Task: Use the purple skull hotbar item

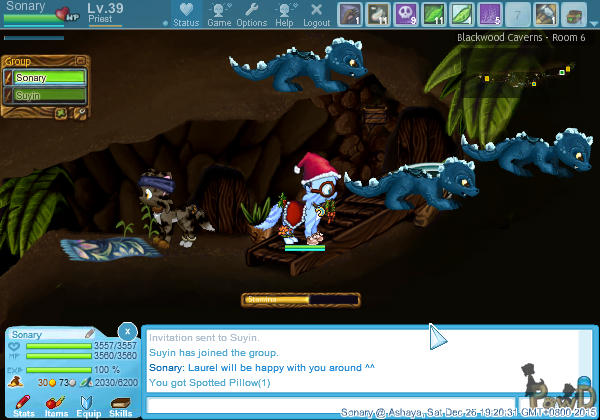Action: pos(406,13)
